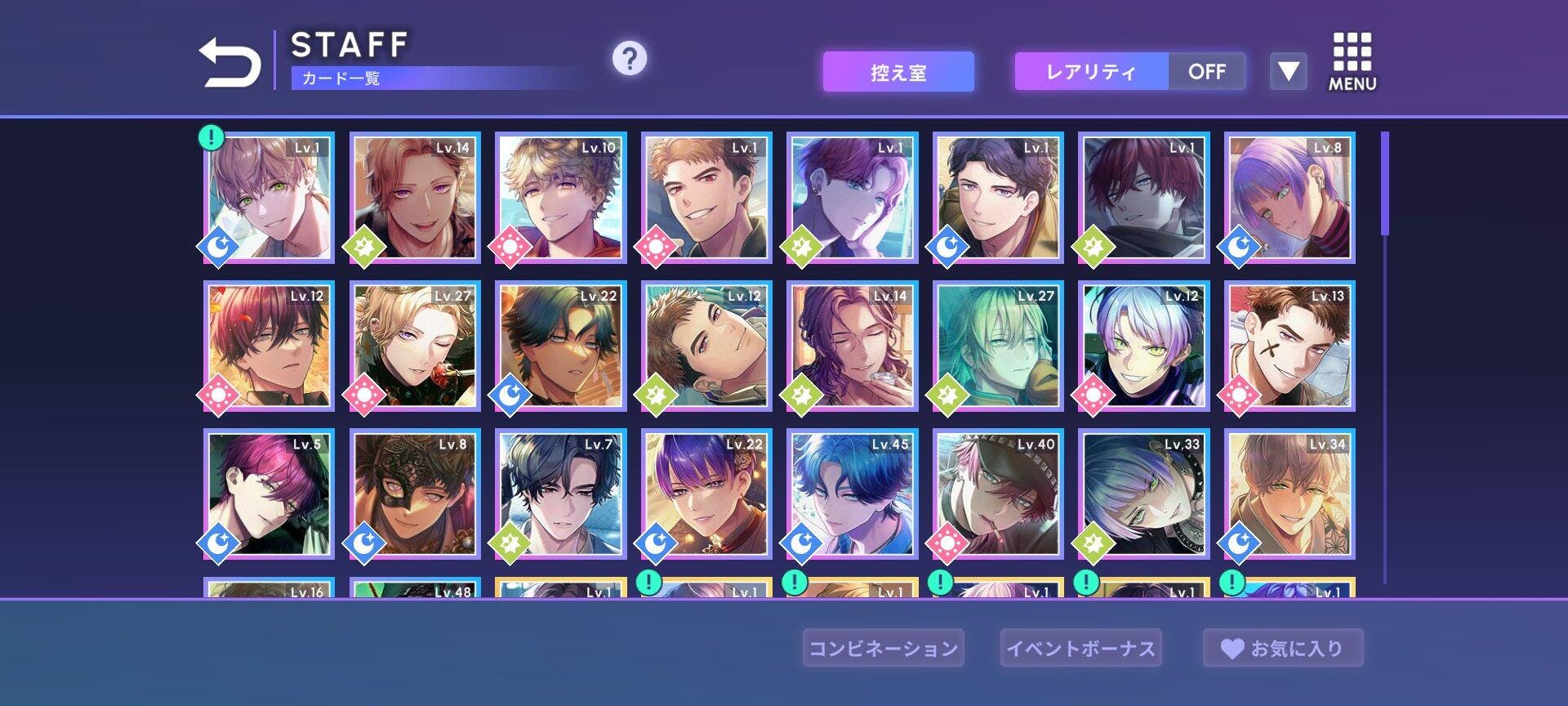Screen dimensions: 1568x706
Task: Open the 控え室 waiting room
Action: pos(898,73)
